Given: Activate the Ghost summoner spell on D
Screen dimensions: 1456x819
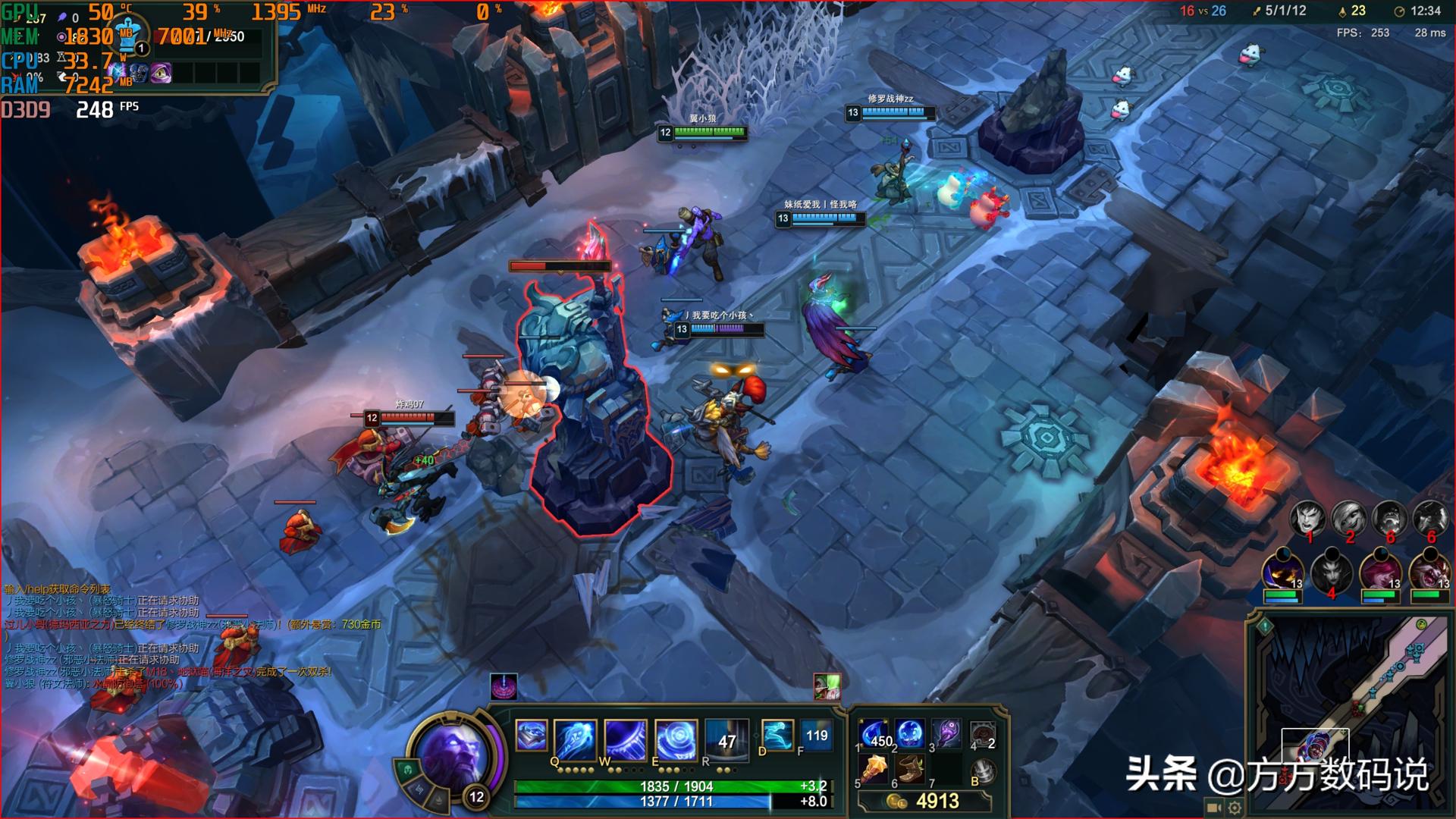Looking at the screenshot, I should click(777, 735).
